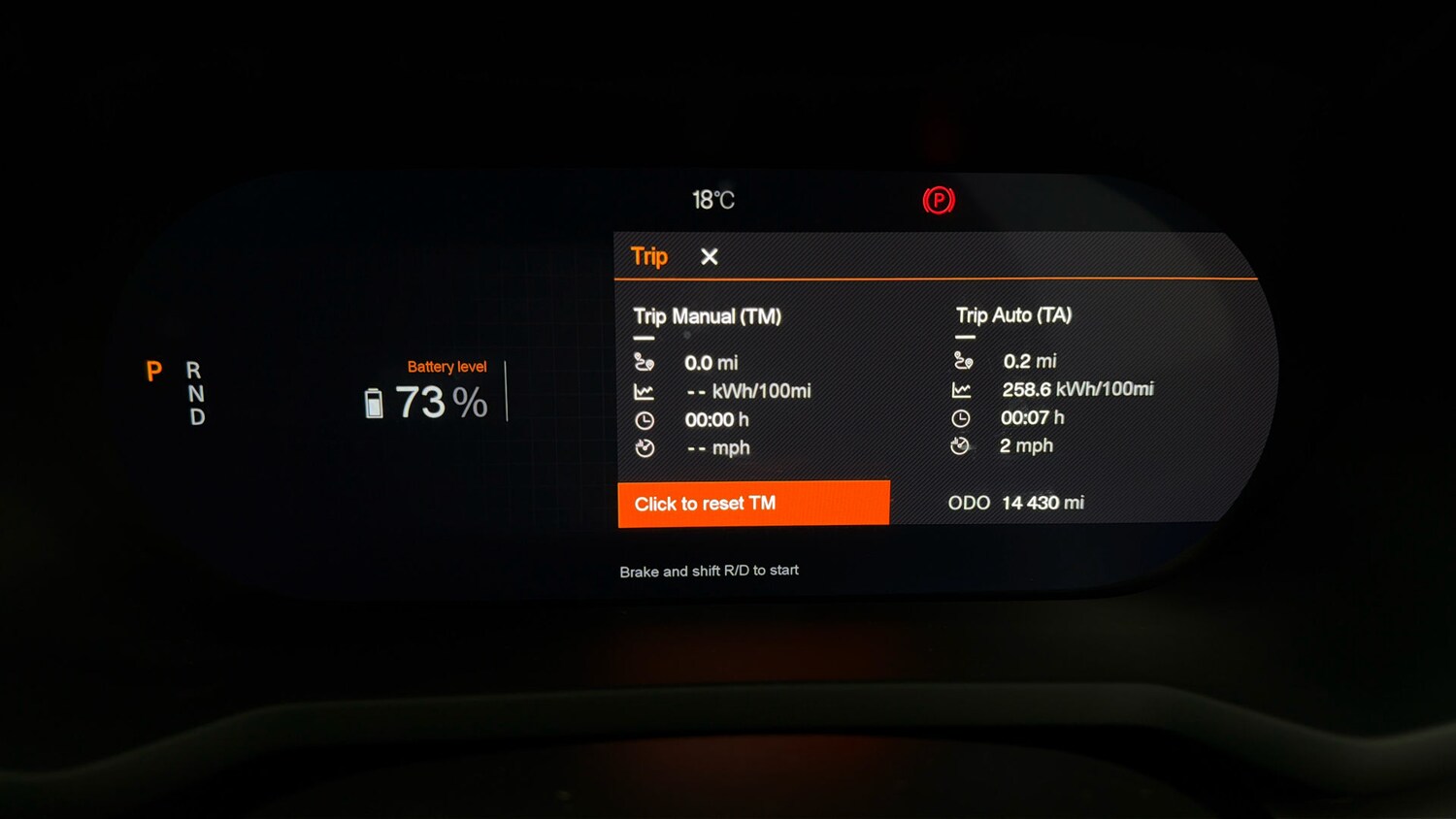Image resolution: width=1456 pixels, height=819 pixels.
Task: Select the P gear position indicator
Action: [x=153, y=372]
